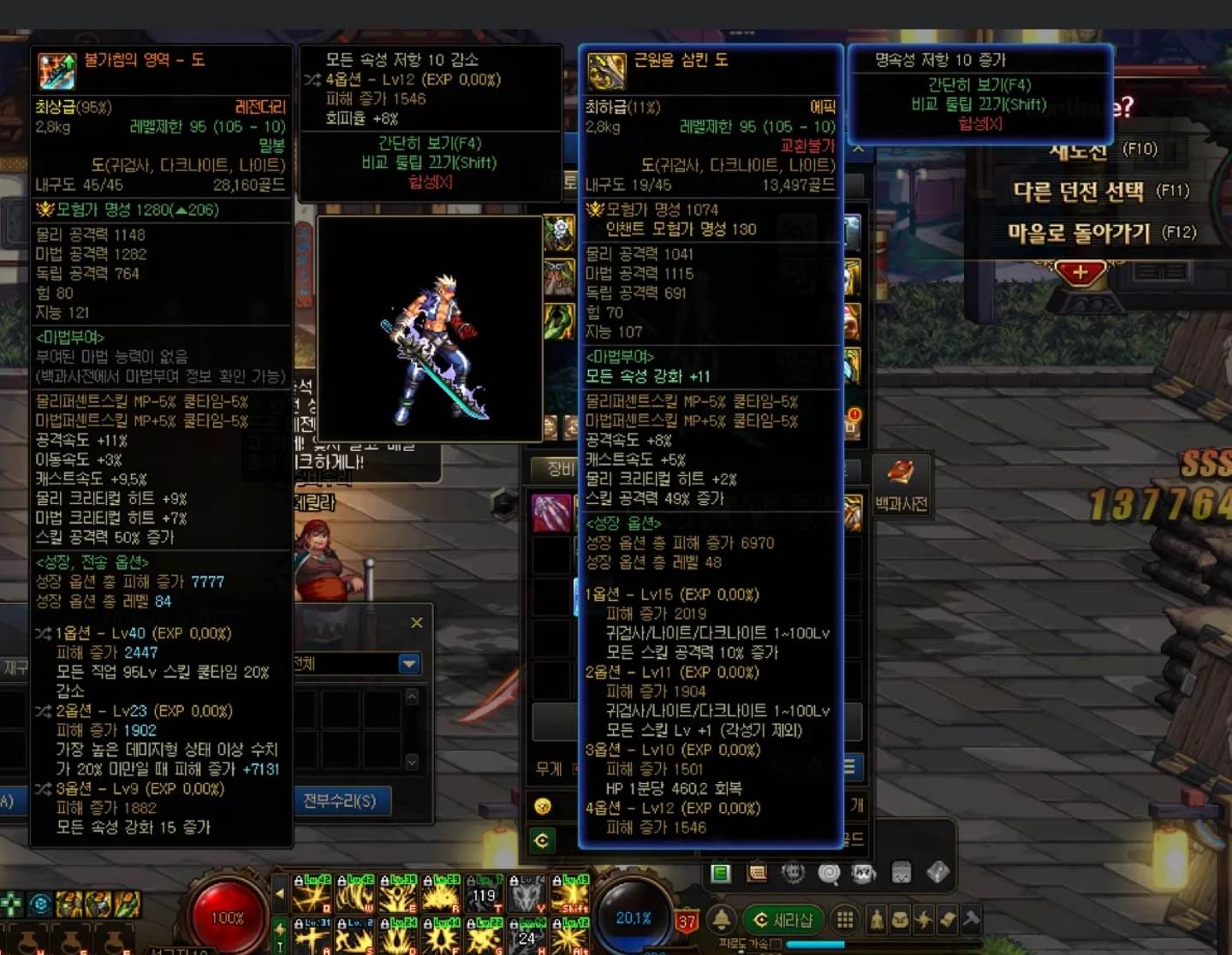
Task: Use the skill in the Shift slot
Action: coord(570,893)
